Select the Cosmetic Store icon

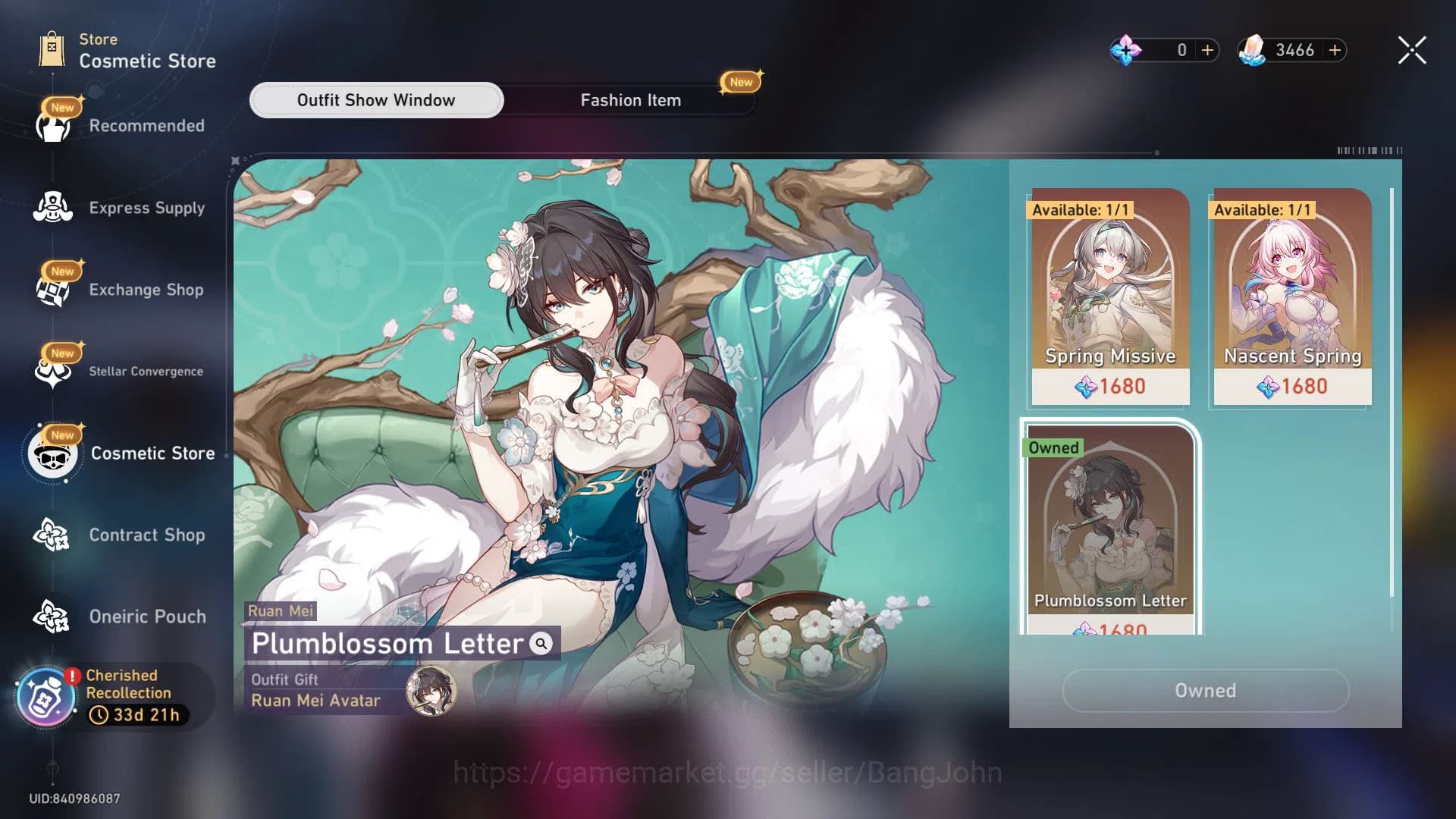[x=52, y=453]
